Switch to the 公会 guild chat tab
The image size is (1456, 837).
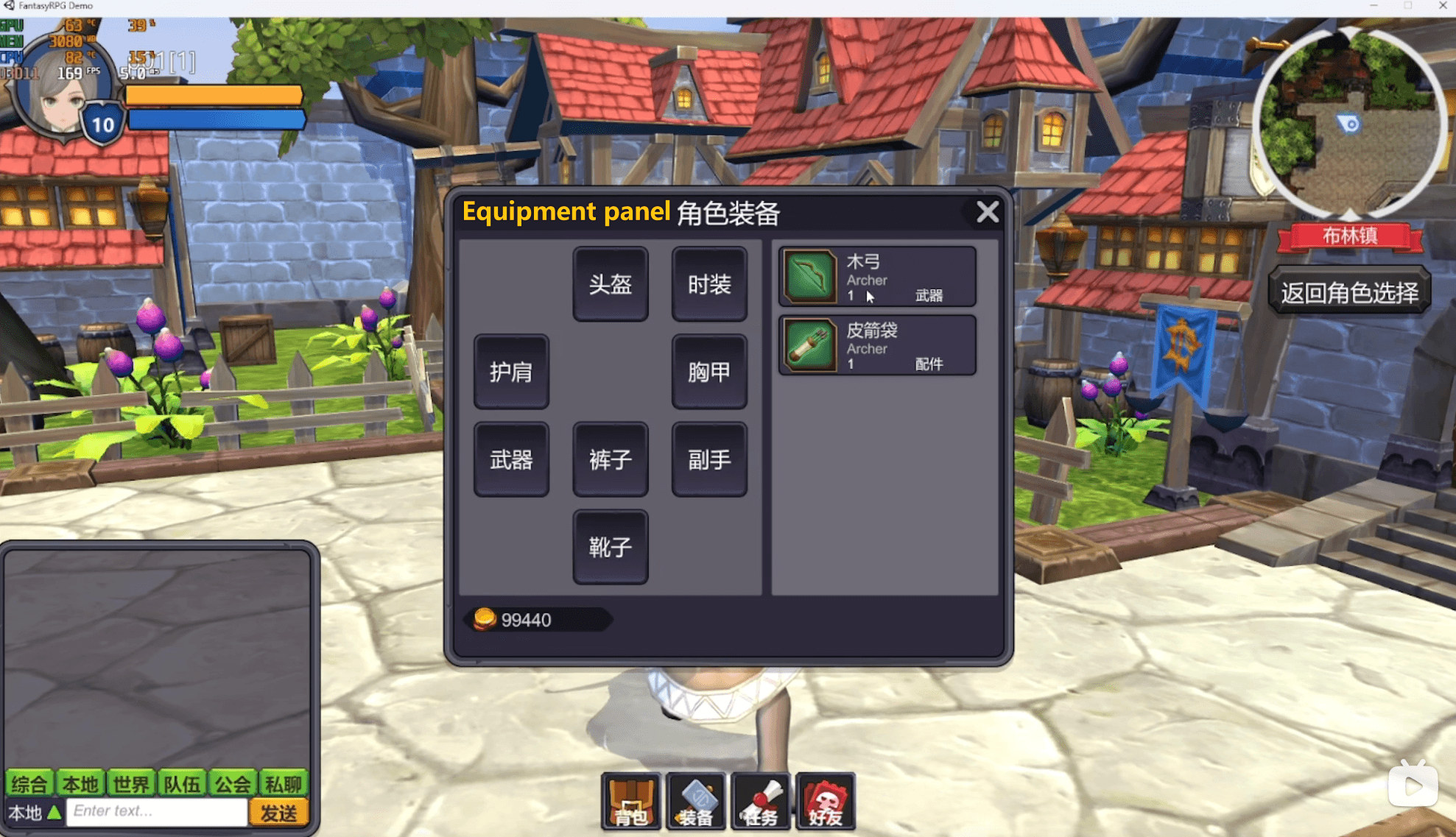click(233, 783)
